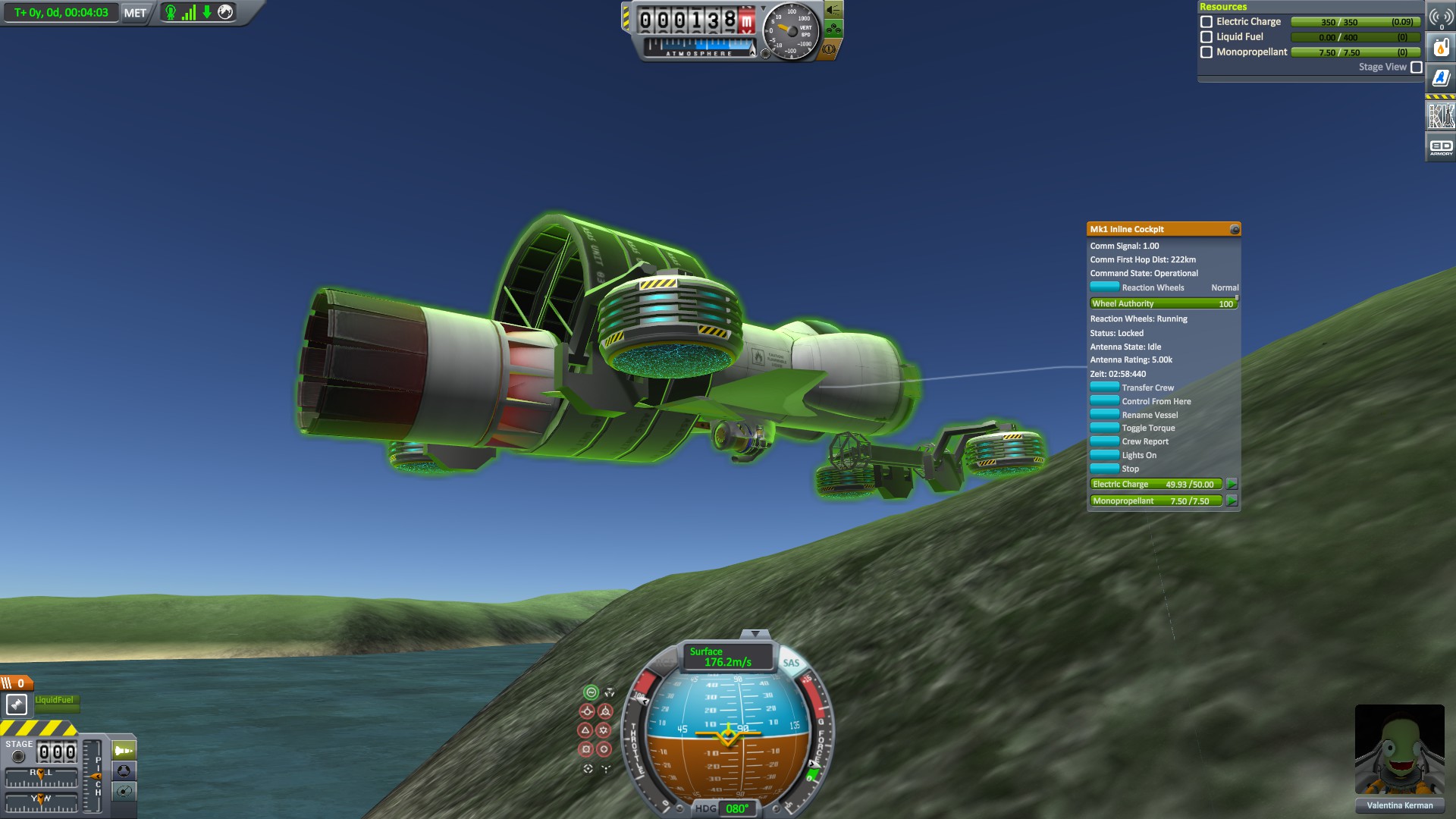Image resolution: width=1456 pixels, height=819 pixels.
Task: Toggle the RCS button on the navball
Action: click(664, 663)
